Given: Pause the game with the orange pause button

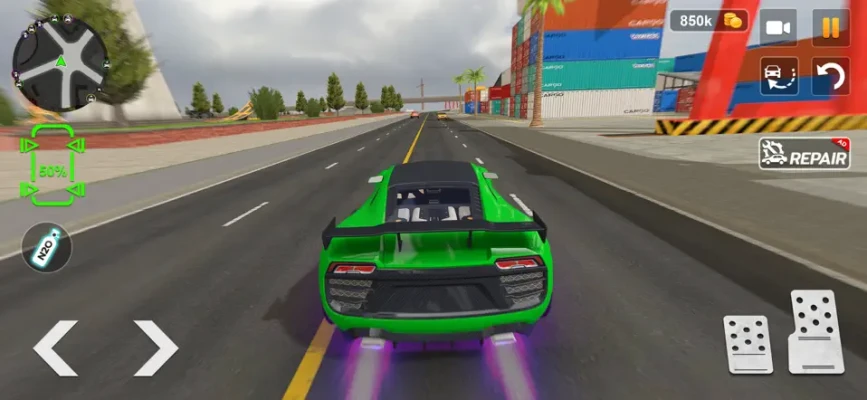Looking at the screenshot, I should [830, 27].
